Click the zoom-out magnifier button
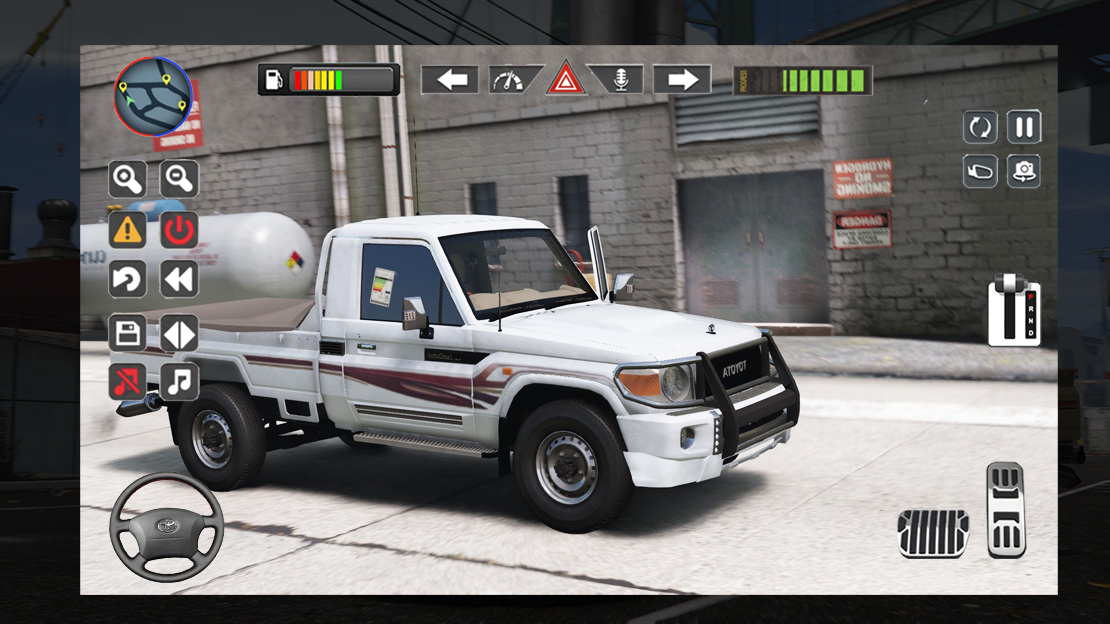Screen dimensions: 1110x624 [179, 179]
